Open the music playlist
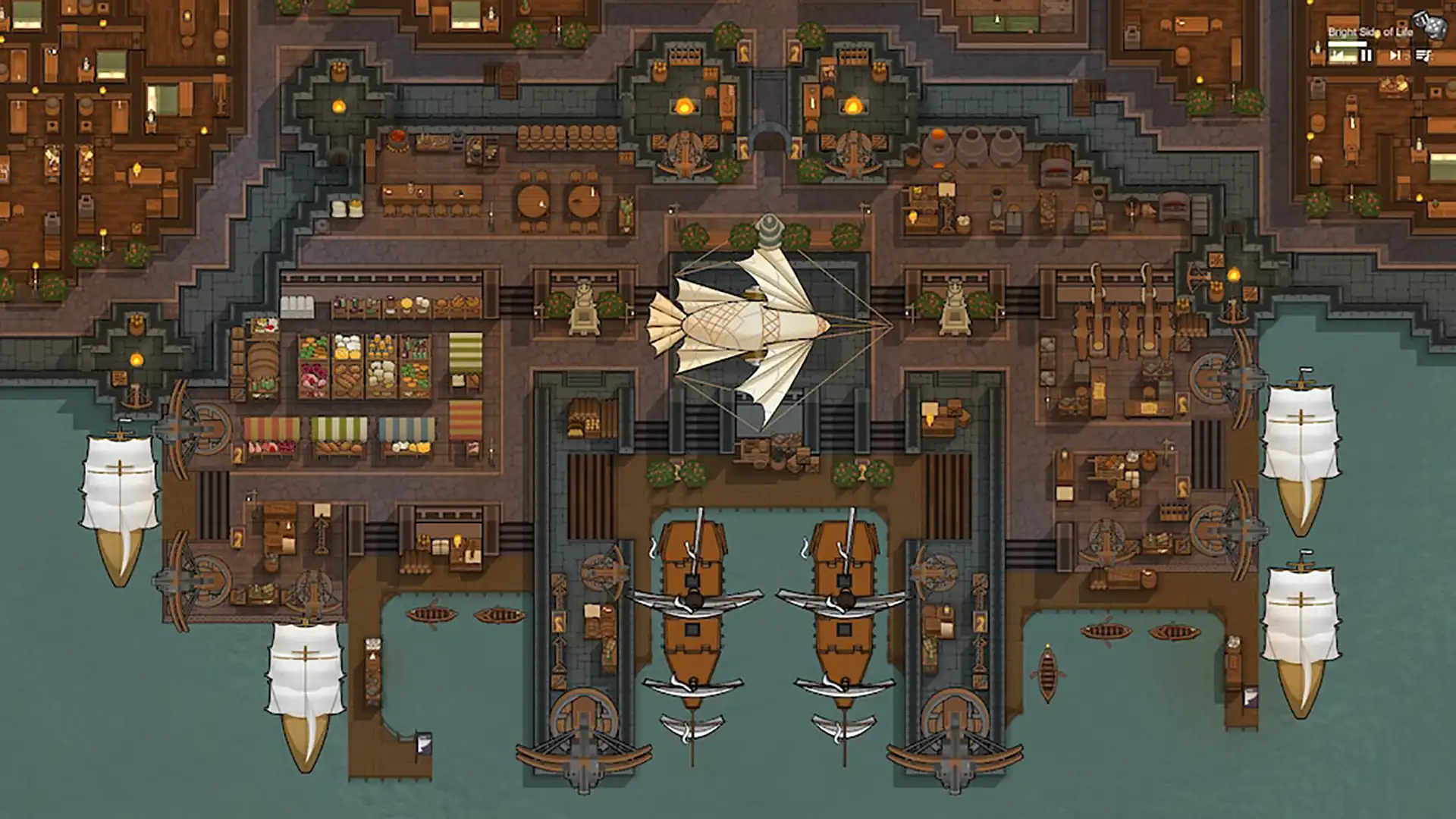This screenshot has width=1456, height=819. tap(1423, 55)
